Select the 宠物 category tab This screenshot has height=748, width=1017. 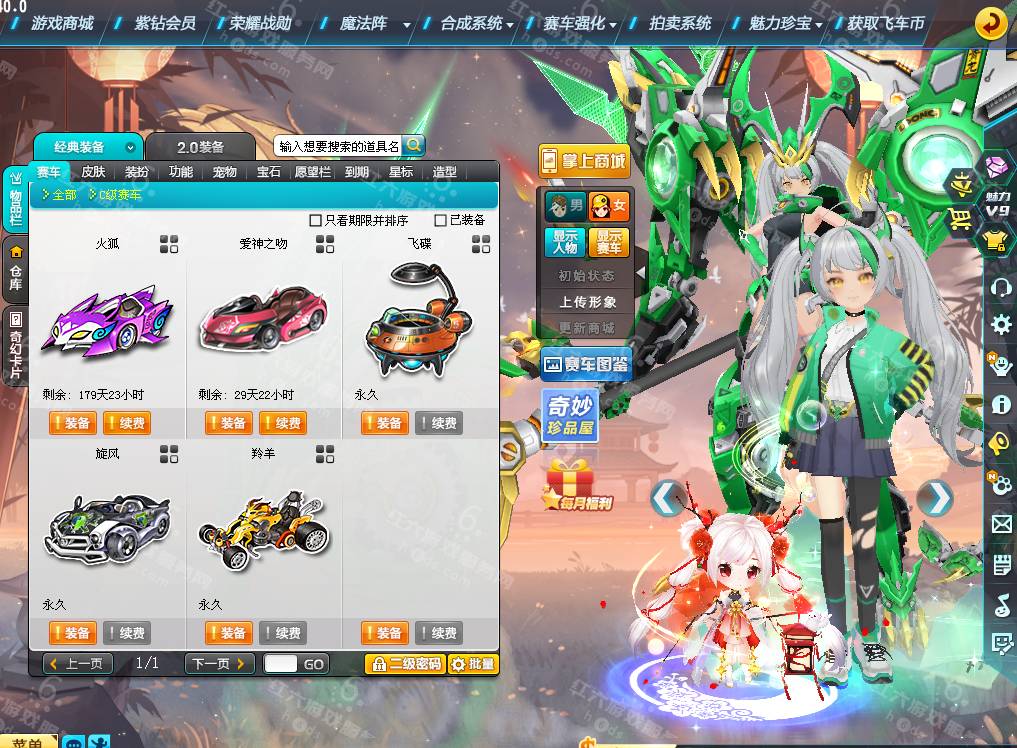pos(225,172)
